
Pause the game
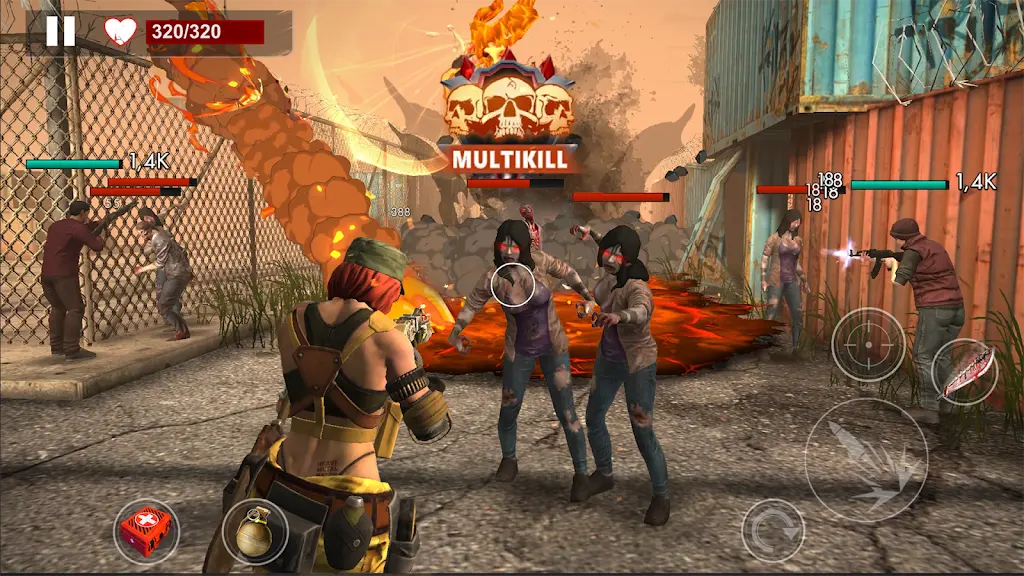coord(60,31)
